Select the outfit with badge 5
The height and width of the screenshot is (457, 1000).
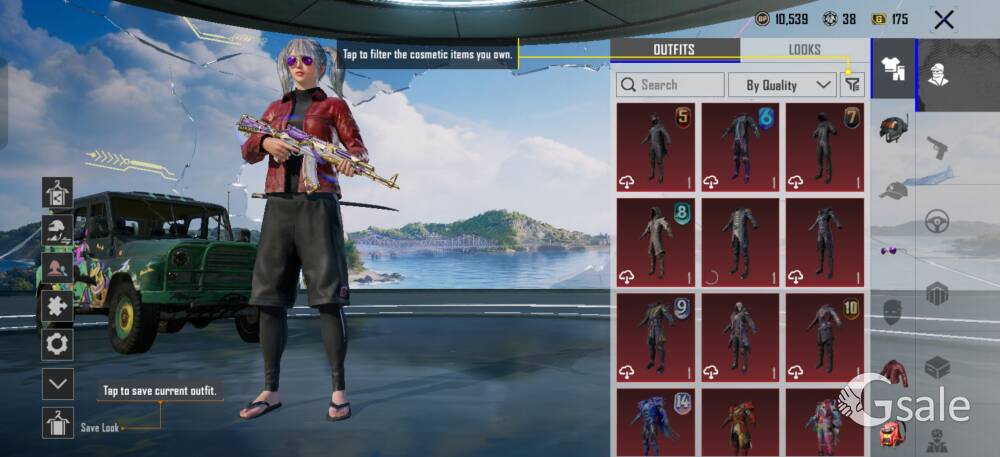click(656, 147)
